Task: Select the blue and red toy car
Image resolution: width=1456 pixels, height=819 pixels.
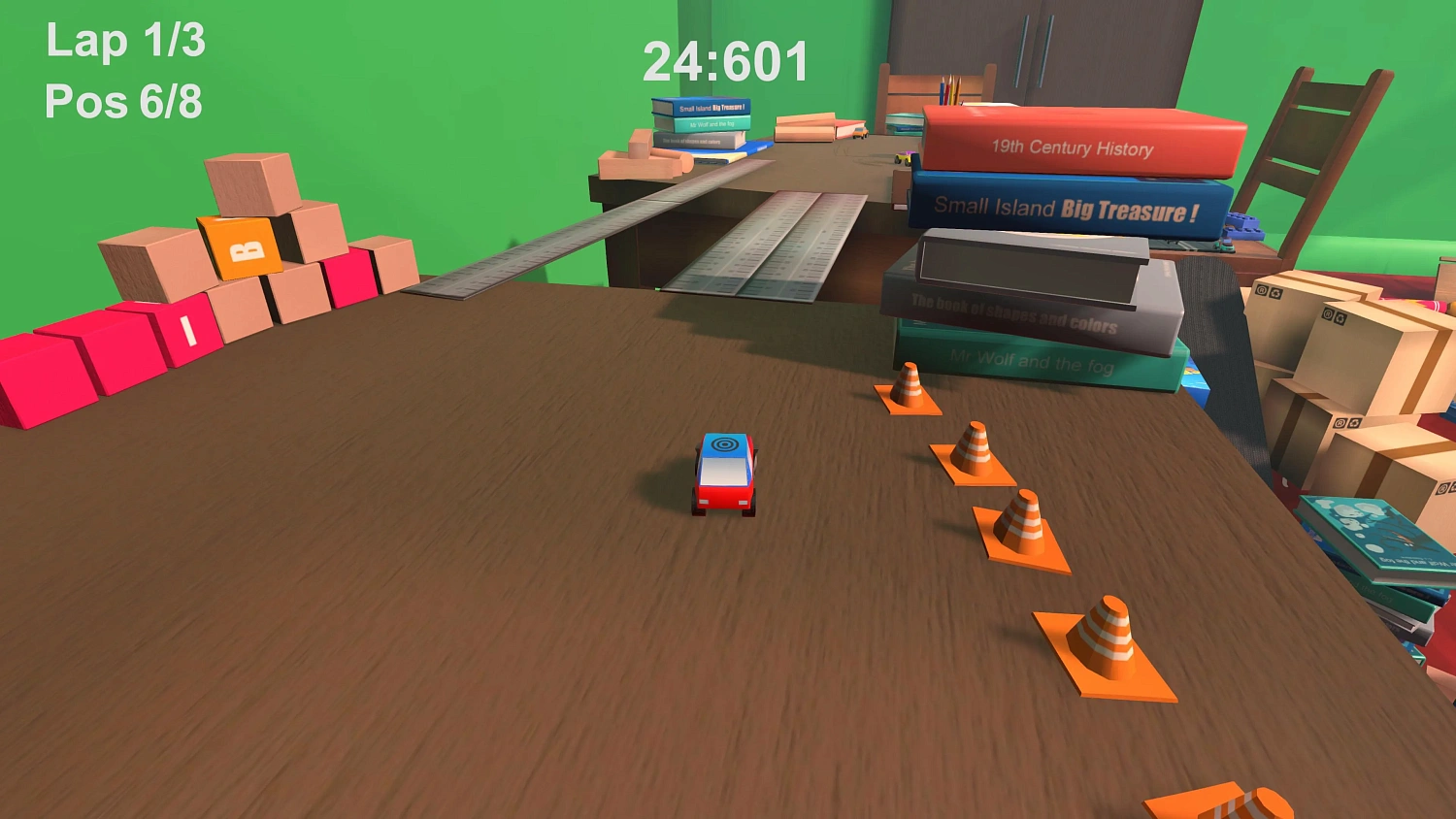Action: (725, 475)
